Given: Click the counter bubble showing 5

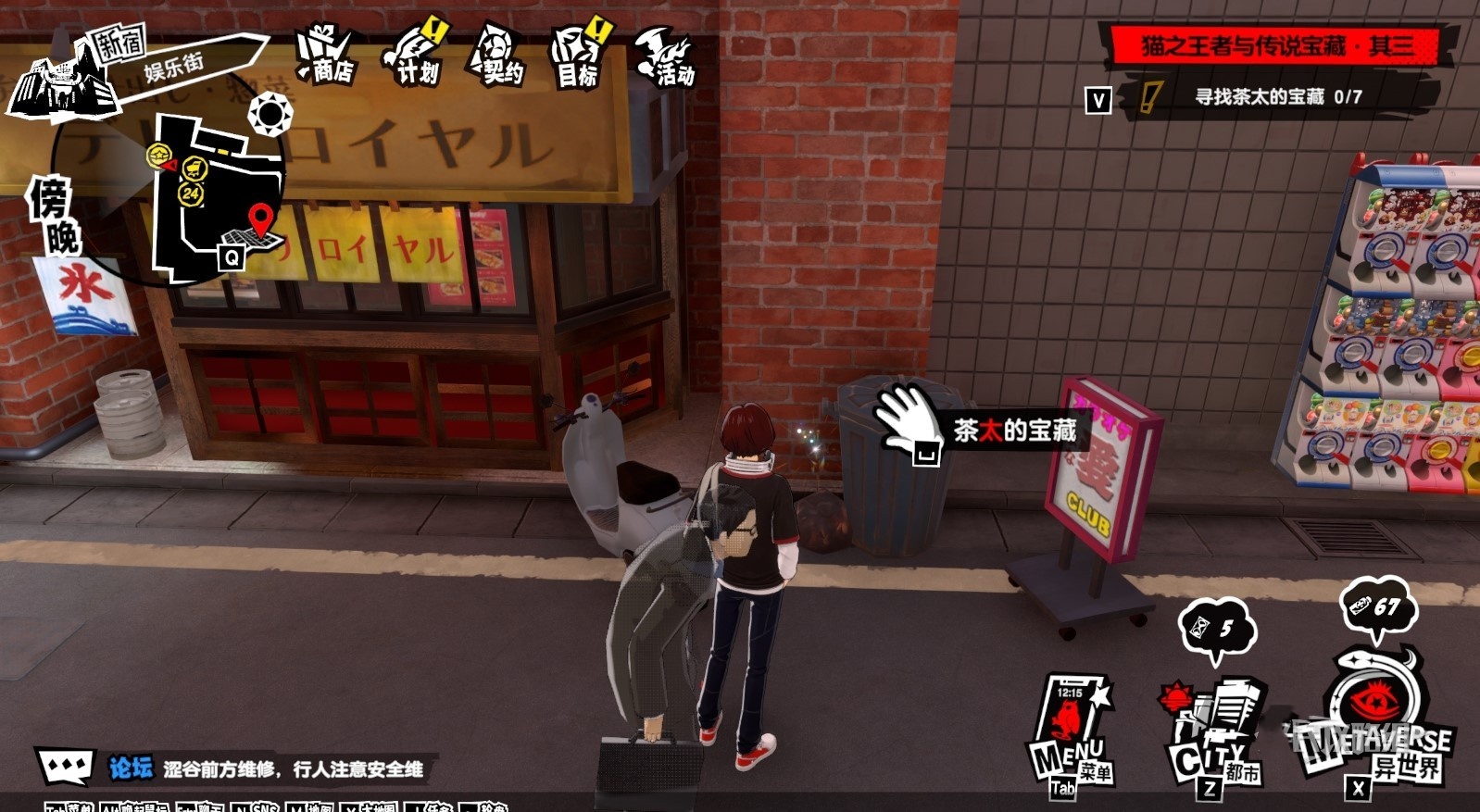Looking at the screenshot, I should [x=1216, y=630].
